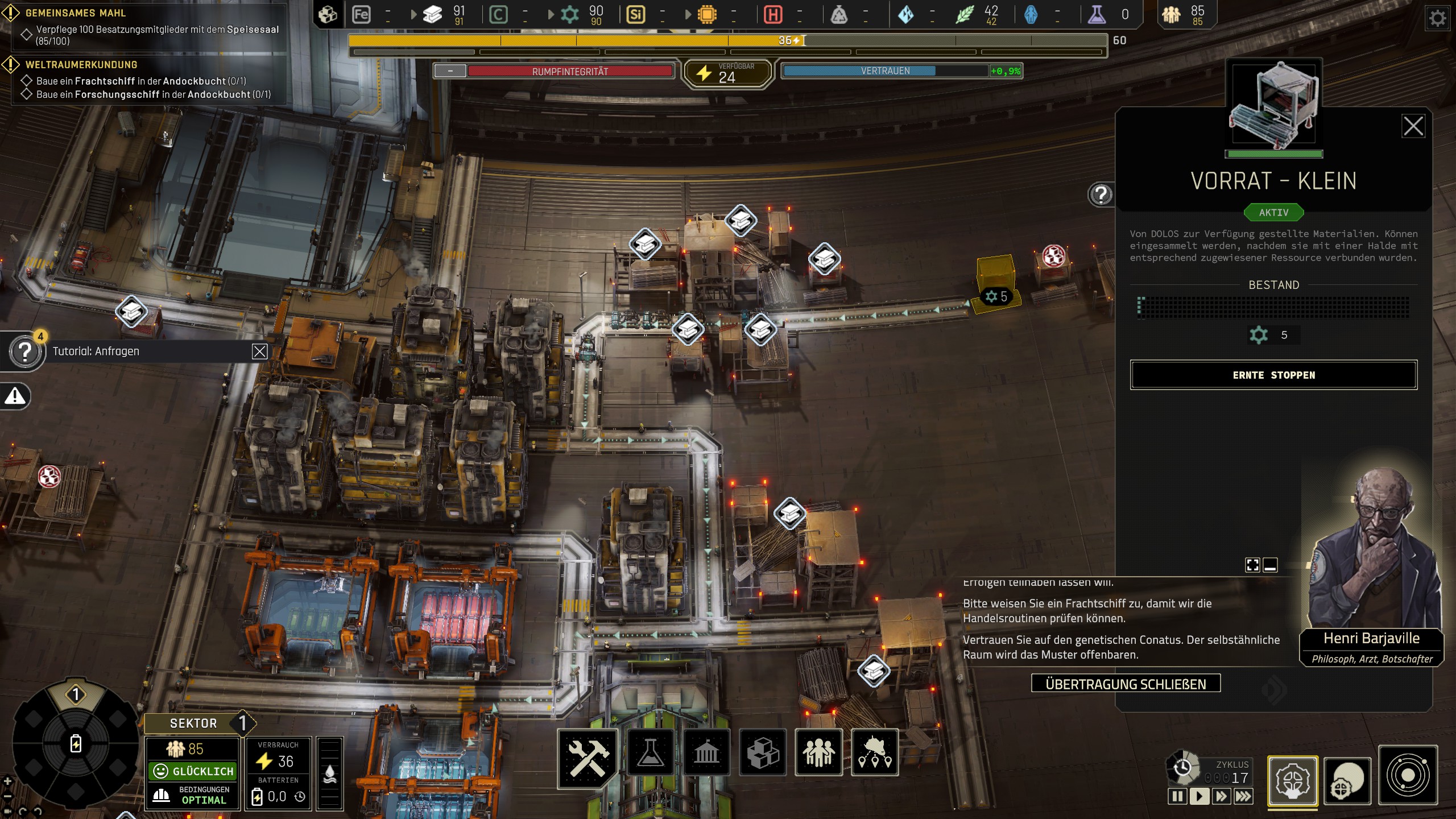1456x819 pixels.
Task: Minimize the transmission dialogue window
Action: [x=1270, y=565]
